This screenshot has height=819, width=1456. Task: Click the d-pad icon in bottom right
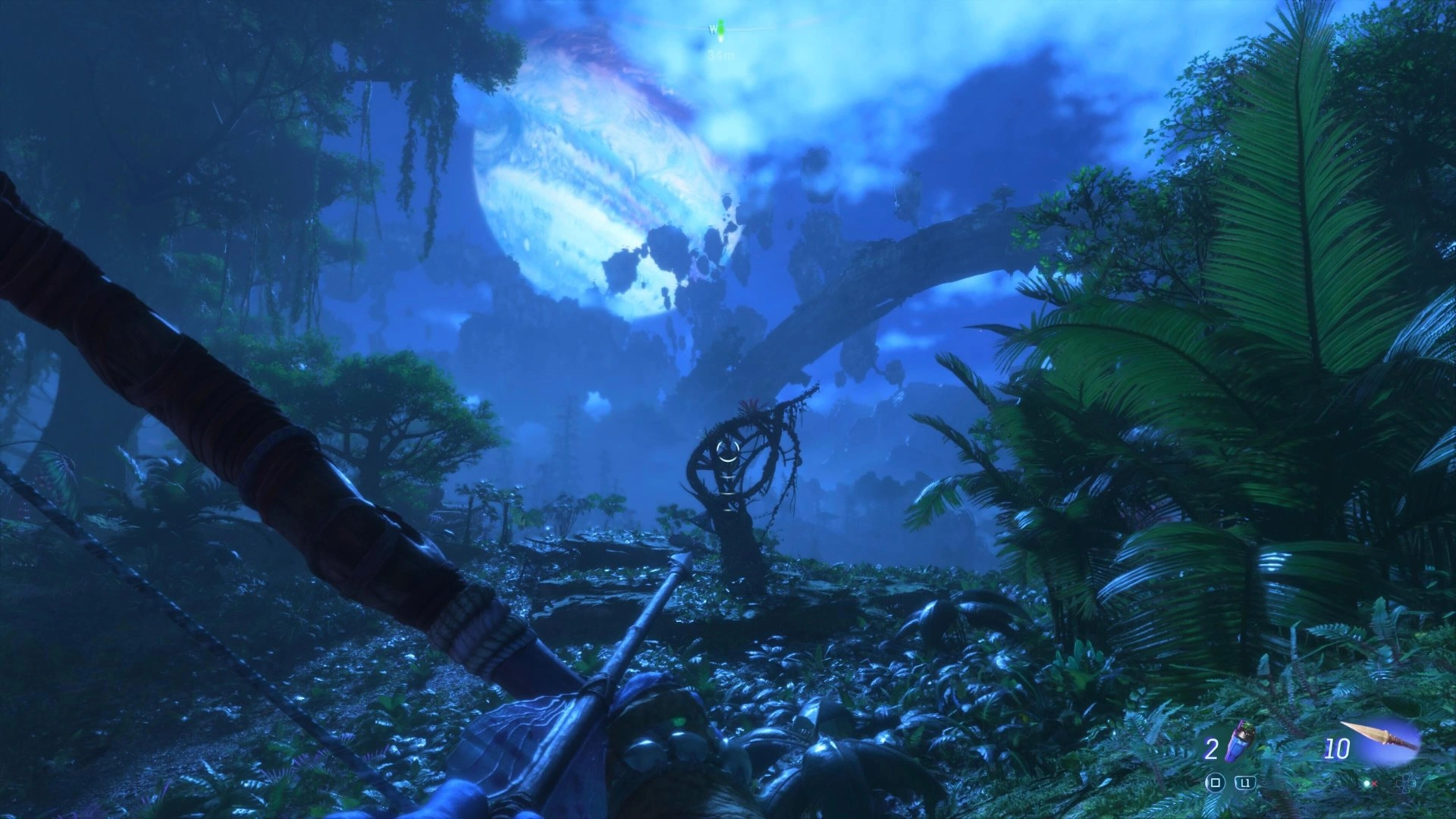[1404, 783]
